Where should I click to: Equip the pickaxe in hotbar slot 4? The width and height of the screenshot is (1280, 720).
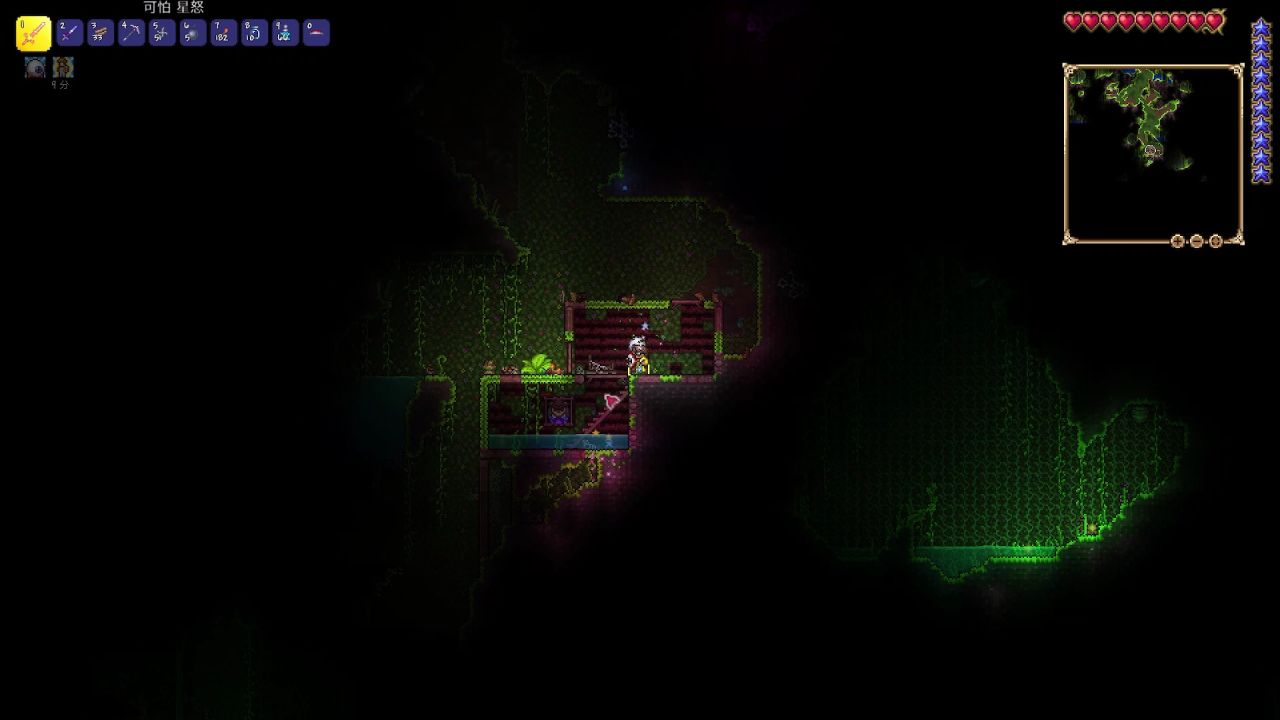coord(131,33)
